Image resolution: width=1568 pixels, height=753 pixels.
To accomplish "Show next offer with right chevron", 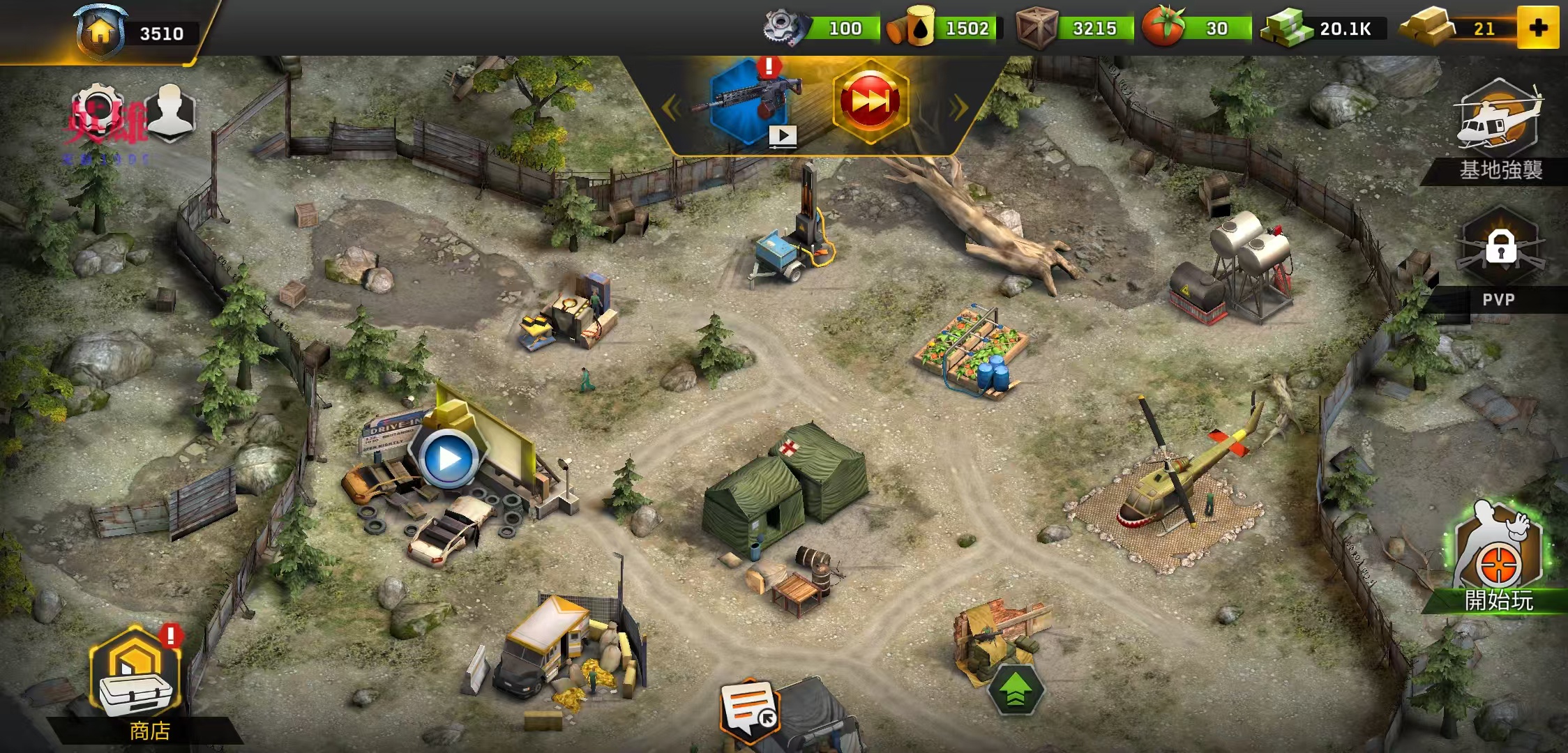I will (958, 107).
